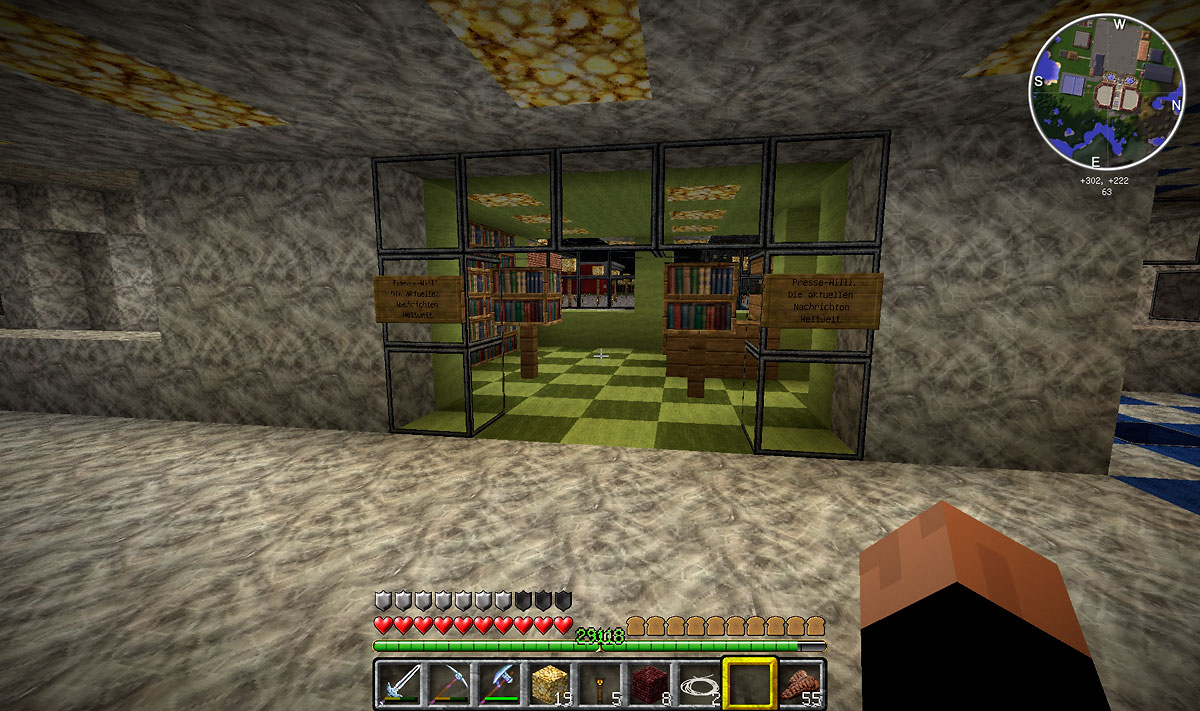This screenshot has height=711, width=1200.
Task: Select the pickaxe hotbar slot
Action: pyautogui.click(x=450, y=684)
